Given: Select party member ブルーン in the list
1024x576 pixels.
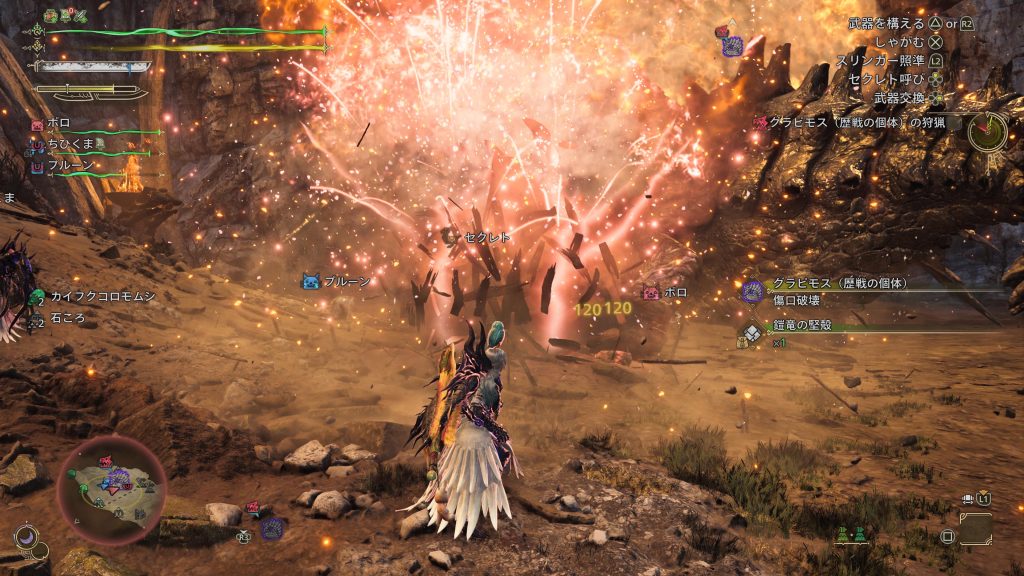Looking at the screenshot, I should [x=70, y=165].
